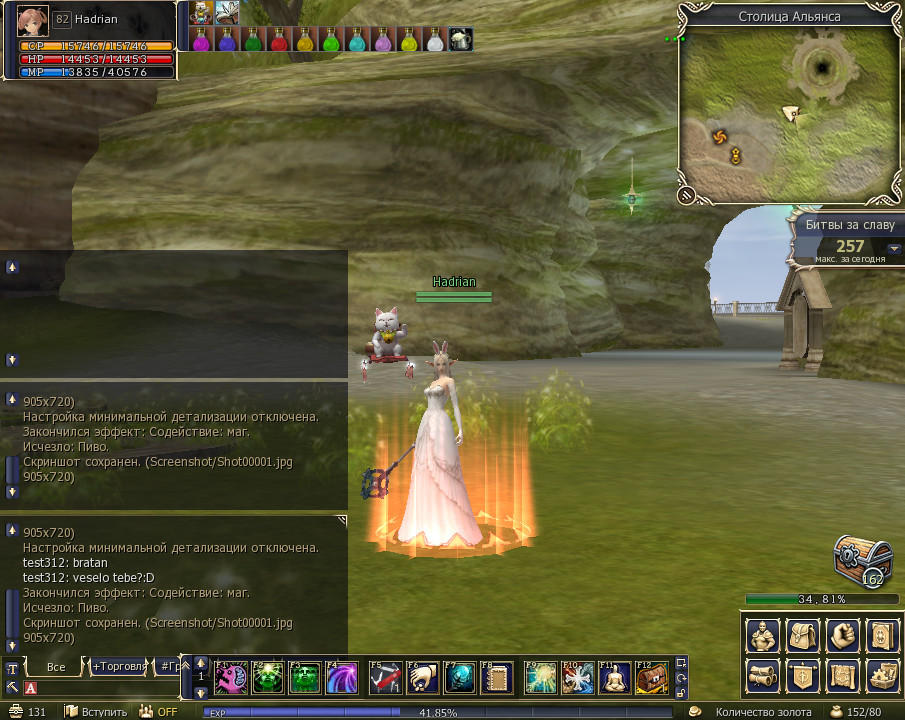Screen dimensions: 905x720
Task: Expand the Битвы за славу panel arrow
Action: 894,249
